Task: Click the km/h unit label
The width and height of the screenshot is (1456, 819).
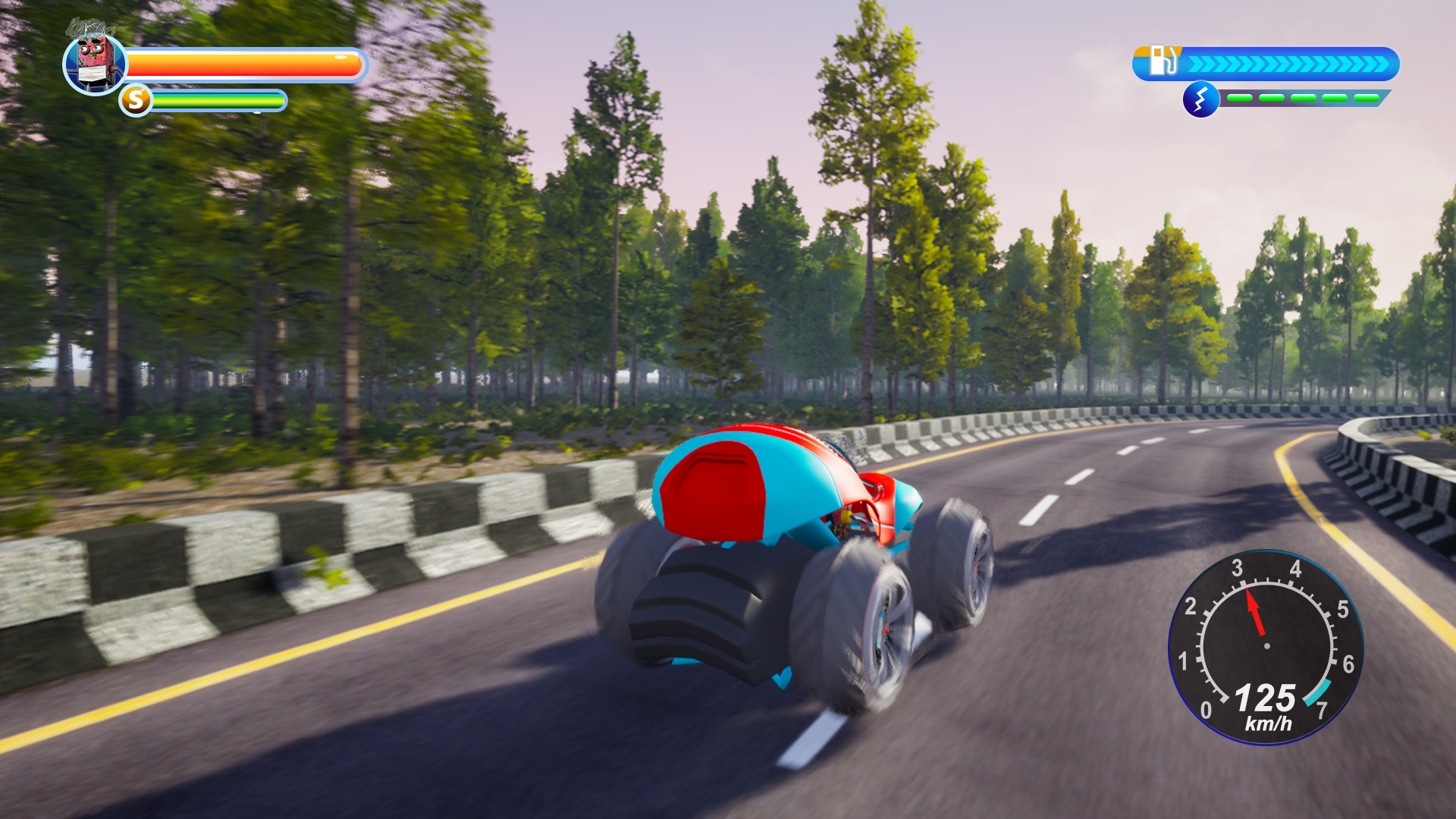Action: 1269,723
